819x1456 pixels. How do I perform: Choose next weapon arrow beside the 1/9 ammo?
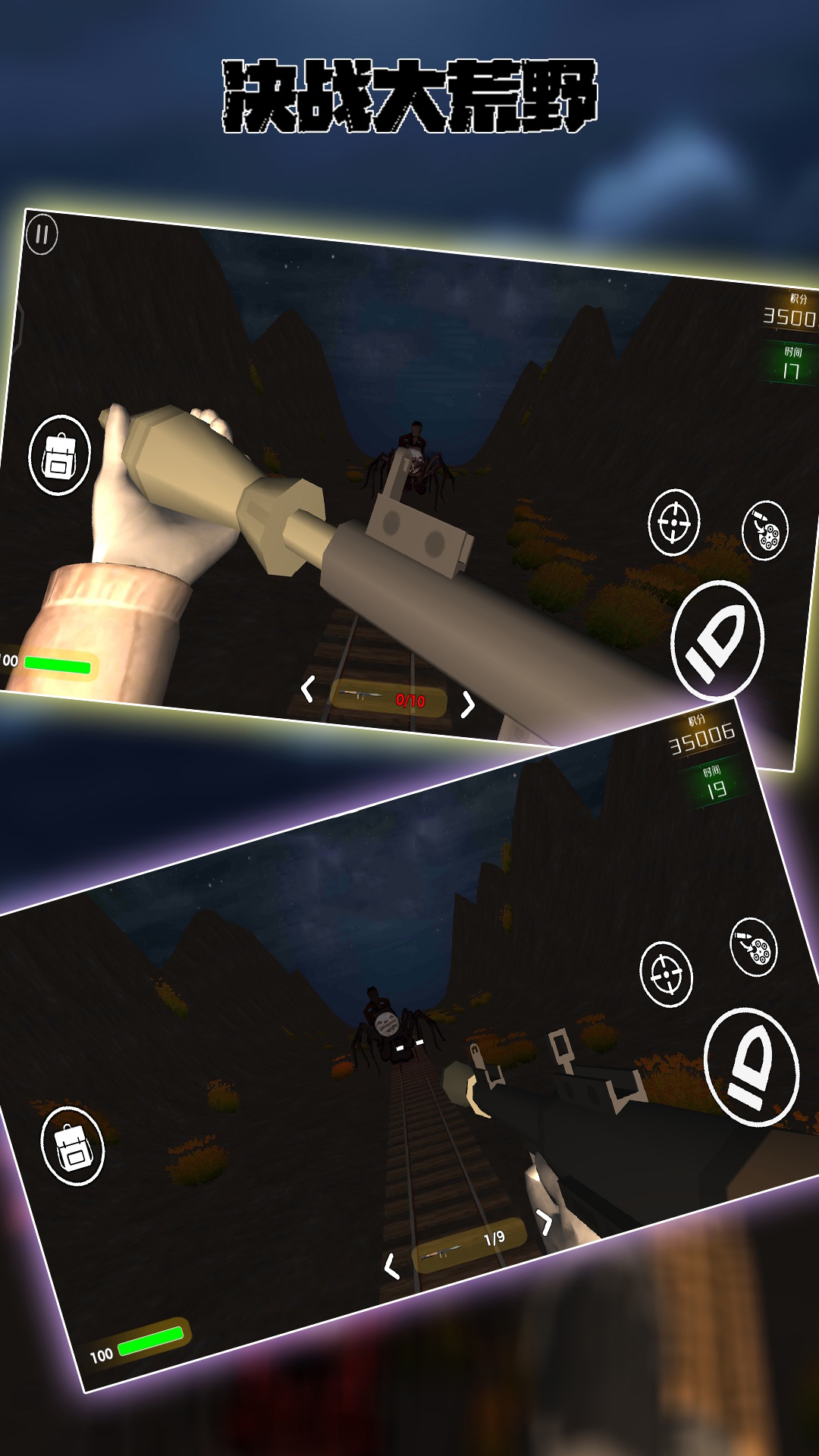click(x=544, y=1220)
